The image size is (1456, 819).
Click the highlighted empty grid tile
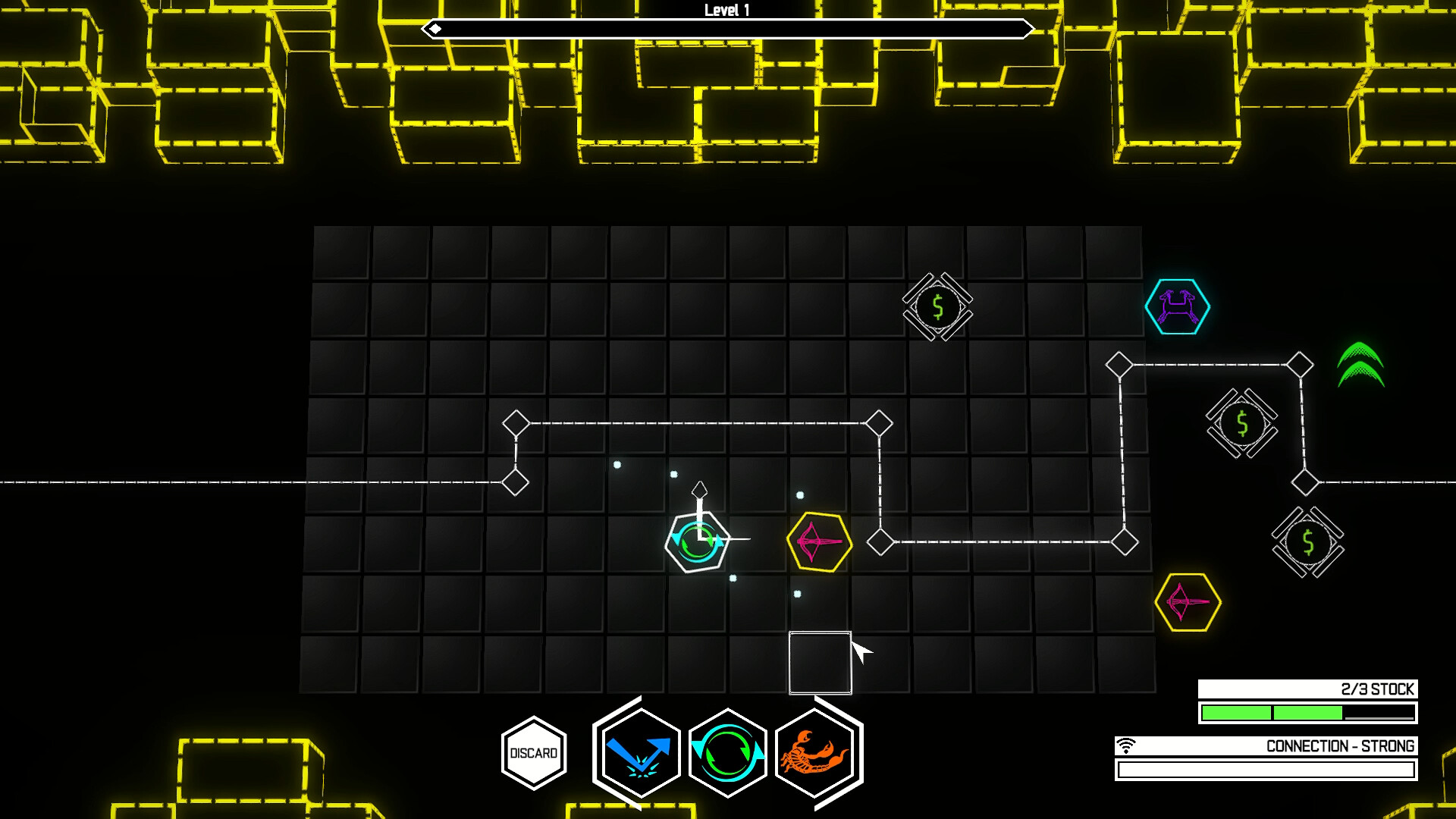point(821,664)
